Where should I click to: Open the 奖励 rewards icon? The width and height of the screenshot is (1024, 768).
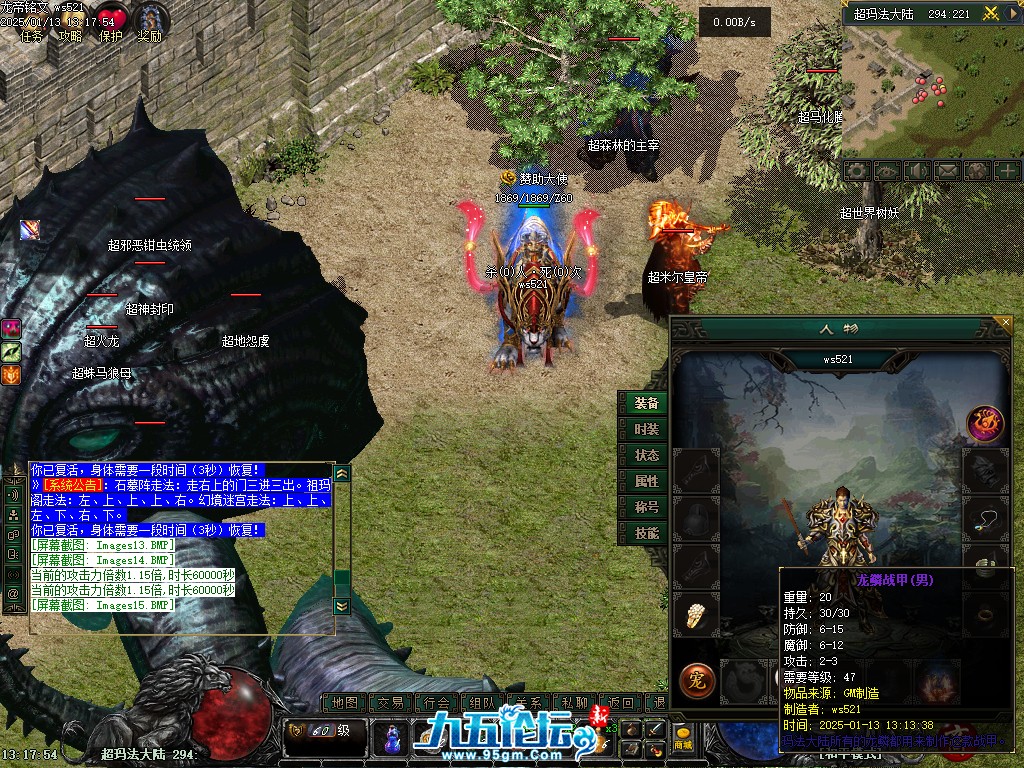pos(150,22)
